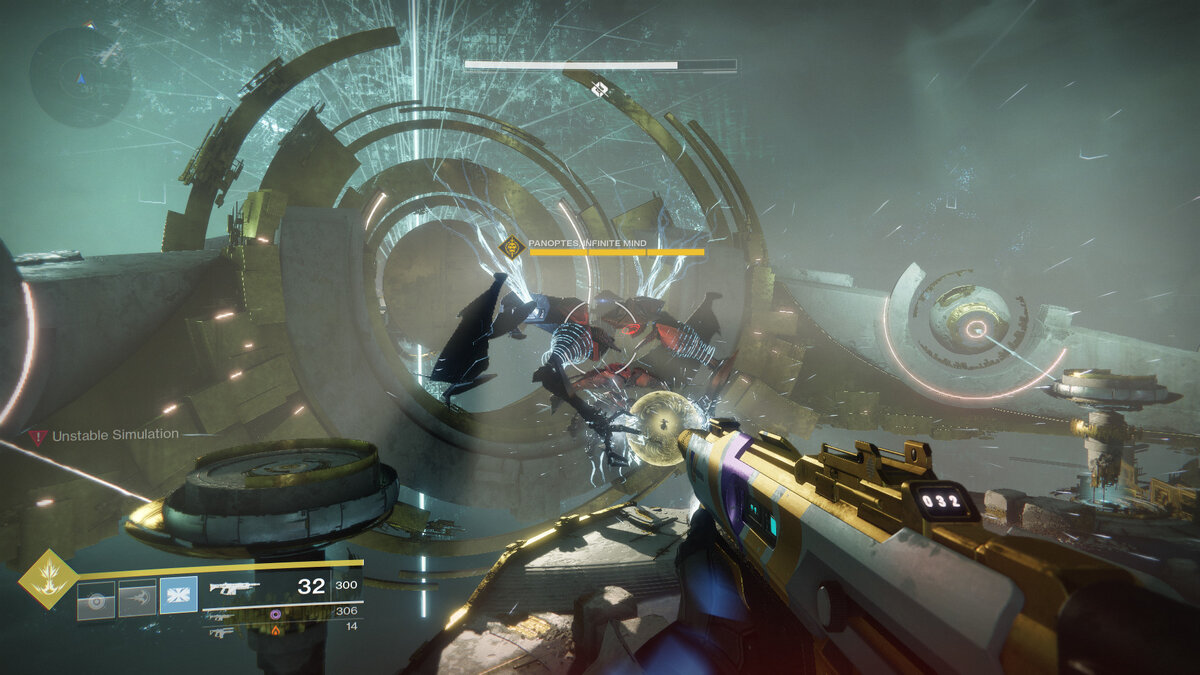Use the grenade ability slot
Viewport: 1200px width, 675px height.
96,601
